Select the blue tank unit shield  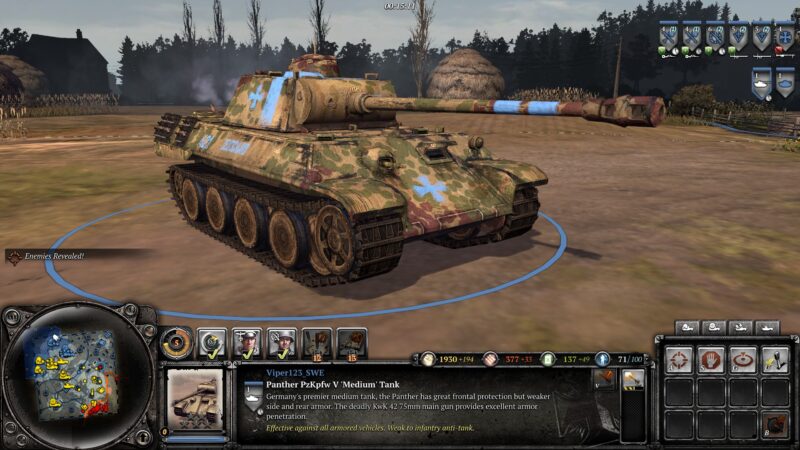(x=787, y=83)
